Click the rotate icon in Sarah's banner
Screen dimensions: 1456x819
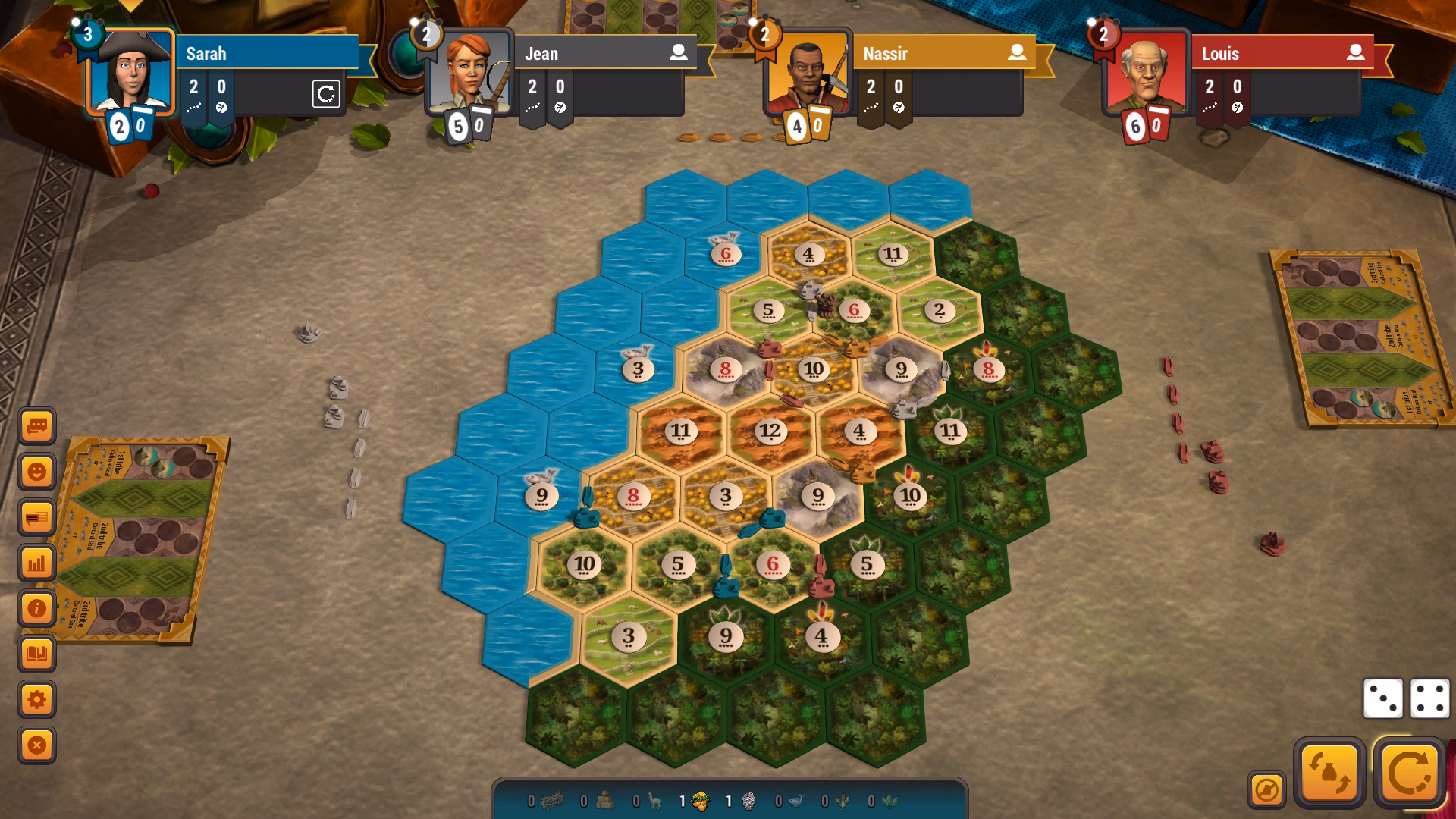[x=326, y=96]
